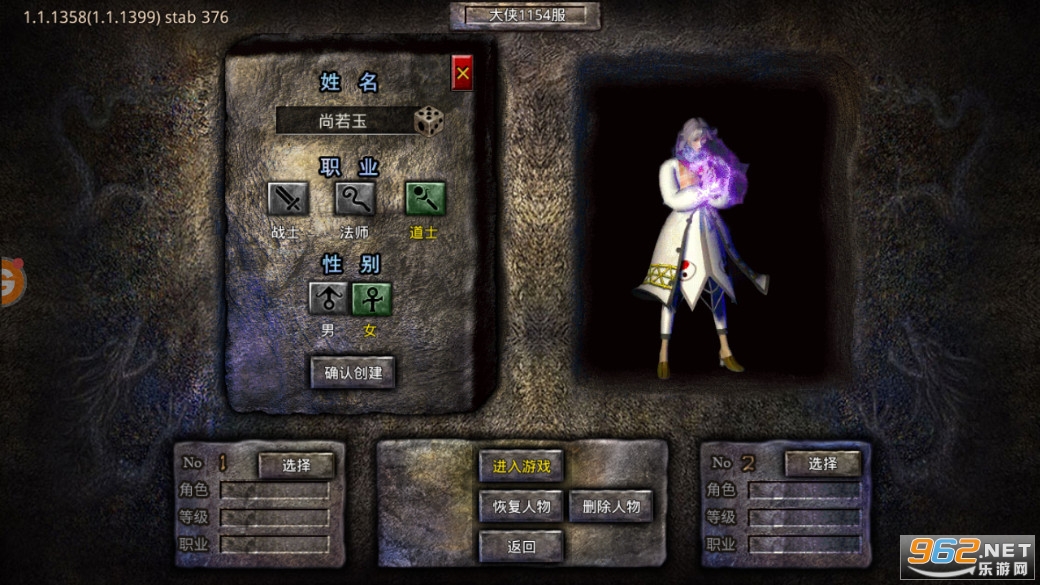Open the orange floating assistant icon
Viewport: 1040px width, 585px height.
point(10,282)
